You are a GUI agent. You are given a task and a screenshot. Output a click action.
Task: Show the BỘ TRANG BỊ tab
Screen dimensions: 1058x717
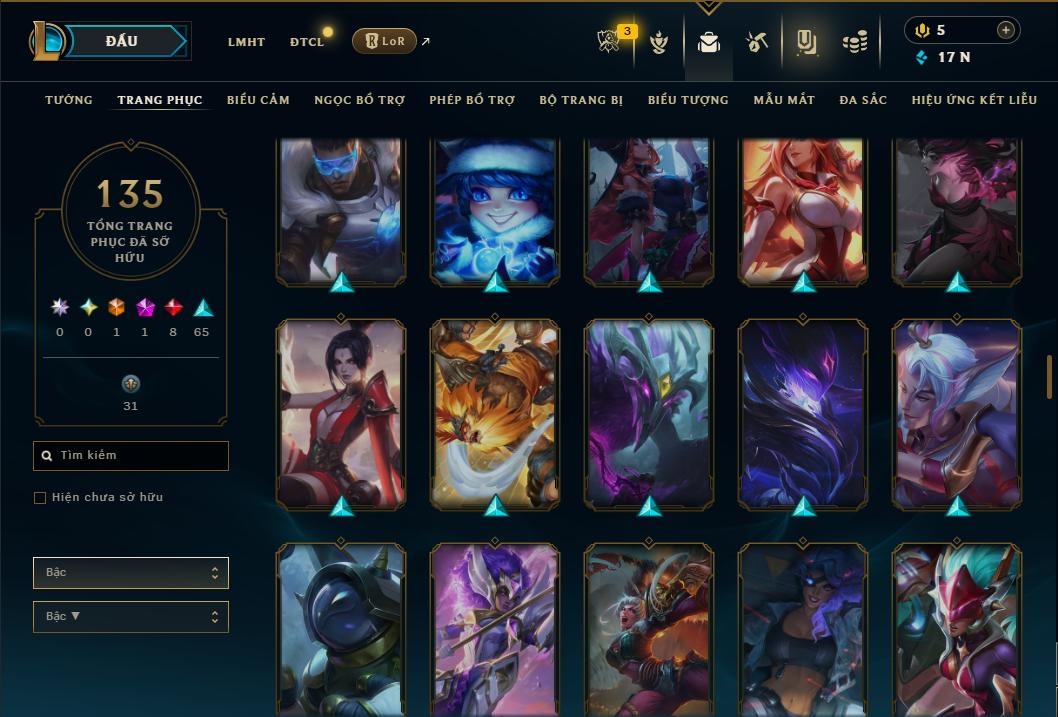pos(581,100)
